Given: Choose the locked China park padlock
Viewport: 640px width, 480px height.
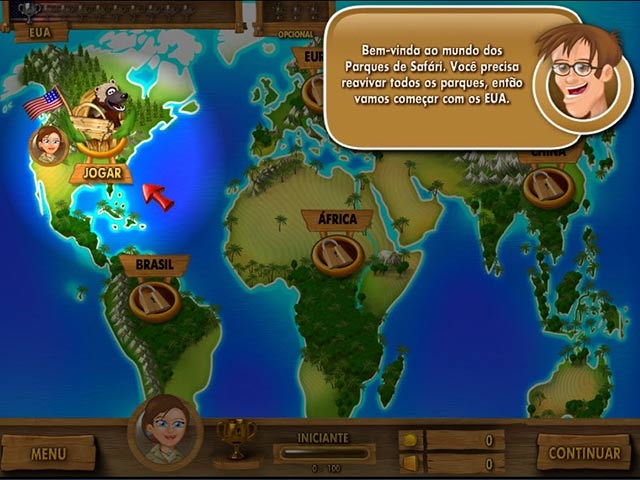Looking at the screenshot, I should [x=548, y=186].
